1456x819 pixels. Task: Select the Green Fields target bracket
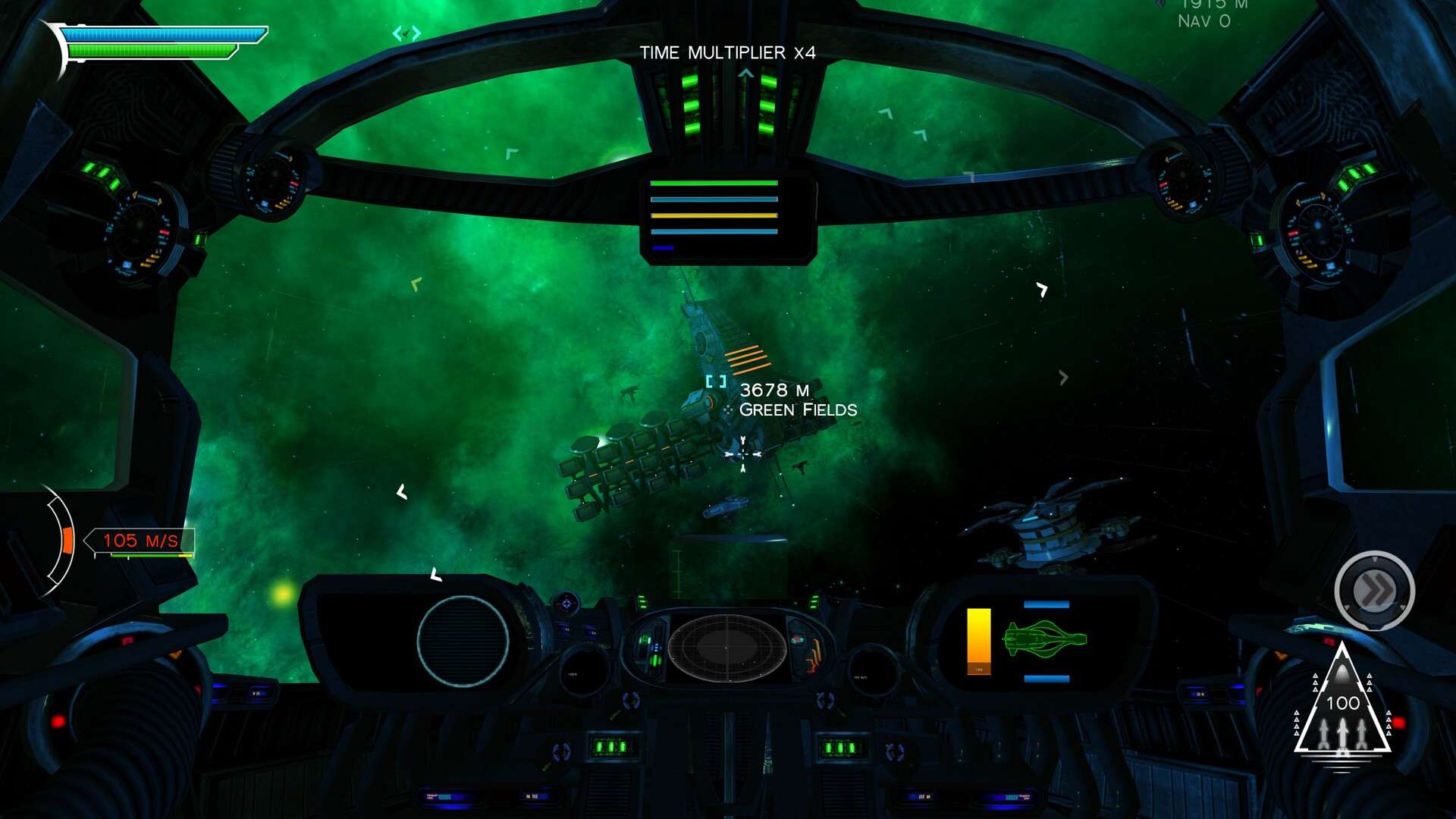tap(716, 381)
